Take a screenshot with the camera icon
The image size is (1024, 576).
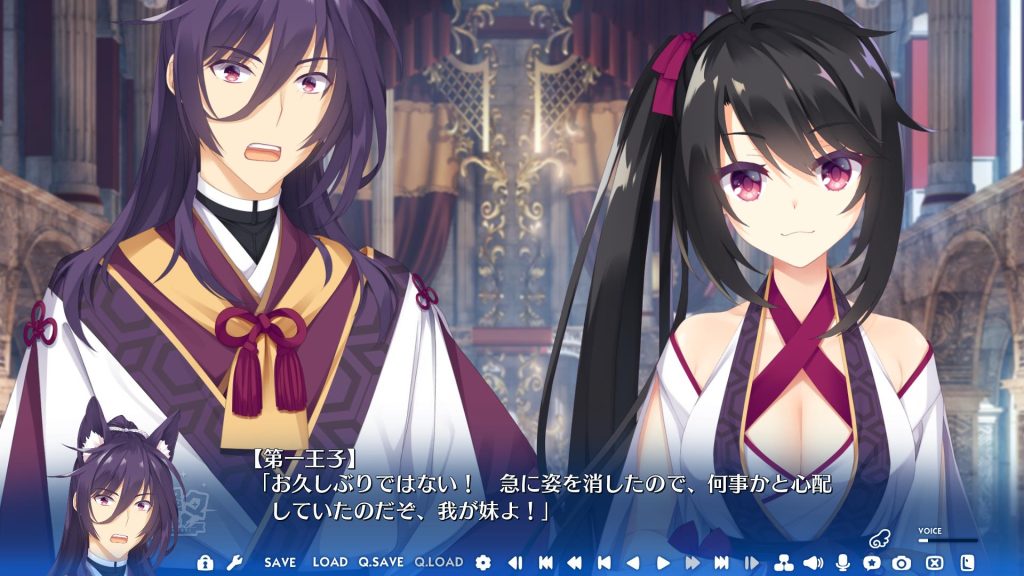902,563
